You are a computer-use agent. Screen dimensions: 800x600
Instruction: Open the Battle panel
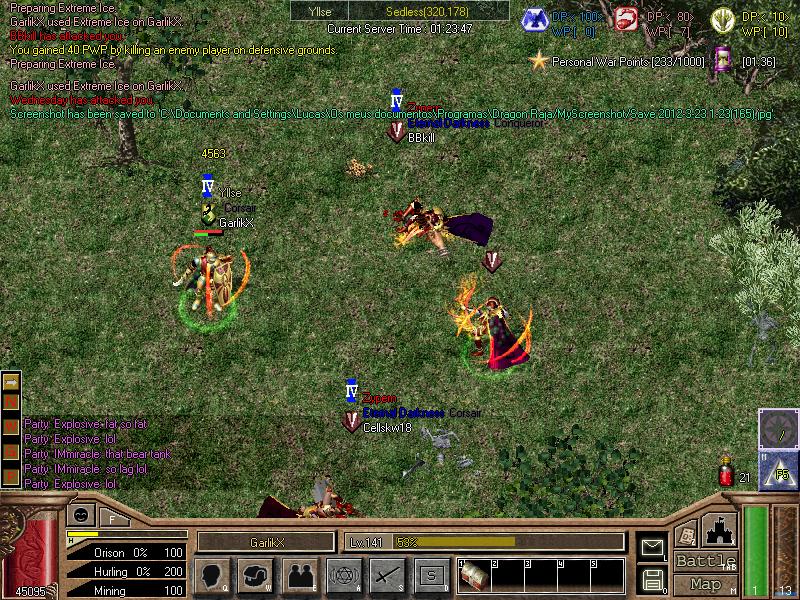pyautogui.click(x=705, y=561)
